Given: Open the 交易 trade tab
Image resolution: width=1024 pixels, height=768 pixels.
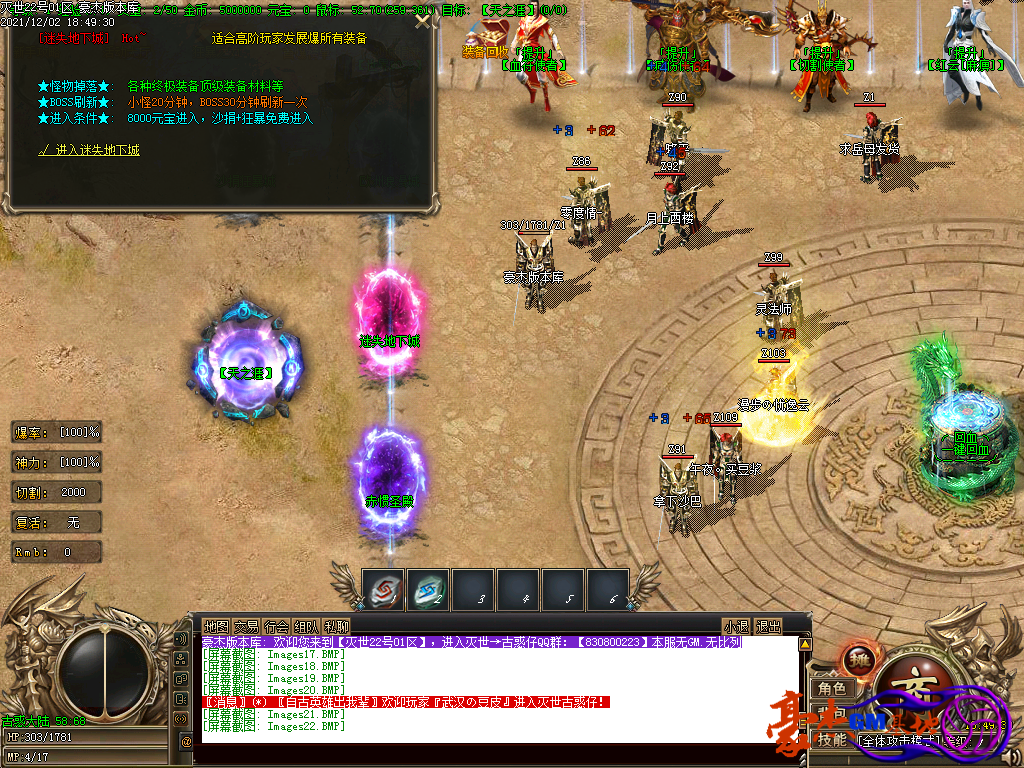Looking at the screenshot, I should [x=246, y=627].
